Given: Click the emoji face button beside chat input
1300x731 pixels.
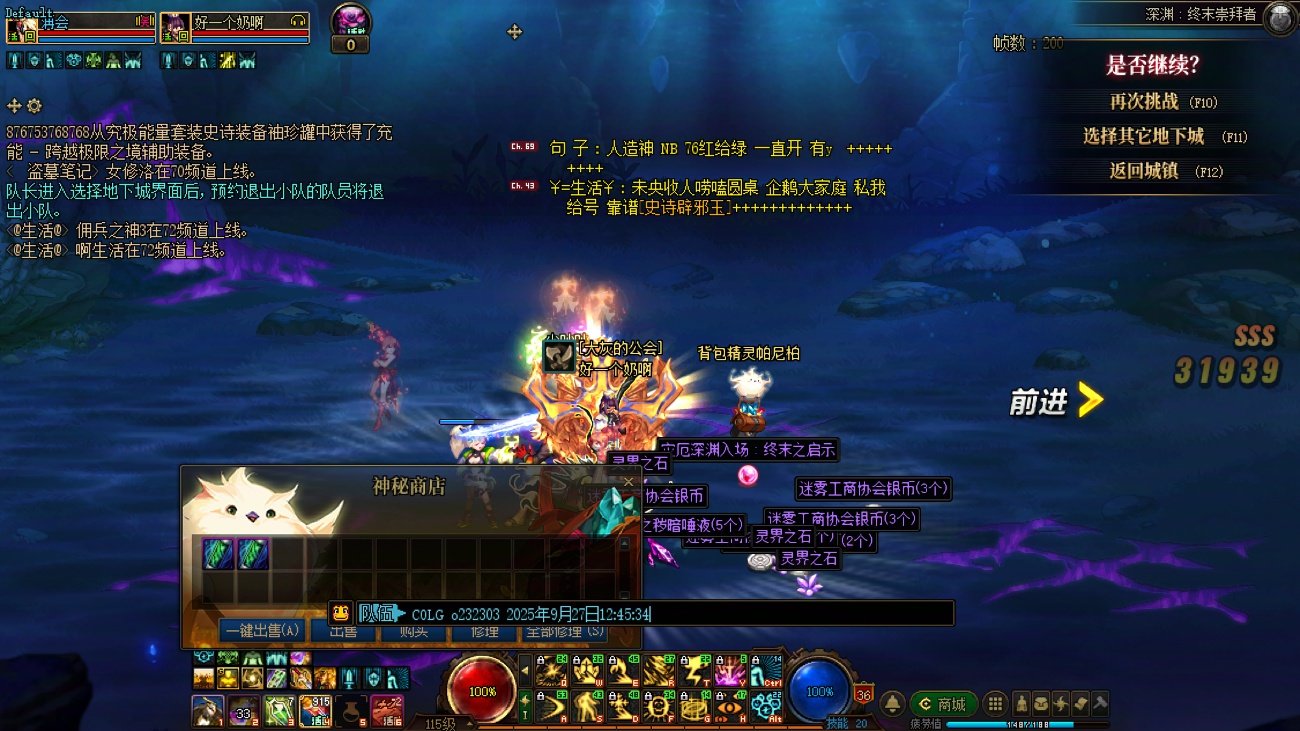Looking at the screenshot, I should pos(341,613).
